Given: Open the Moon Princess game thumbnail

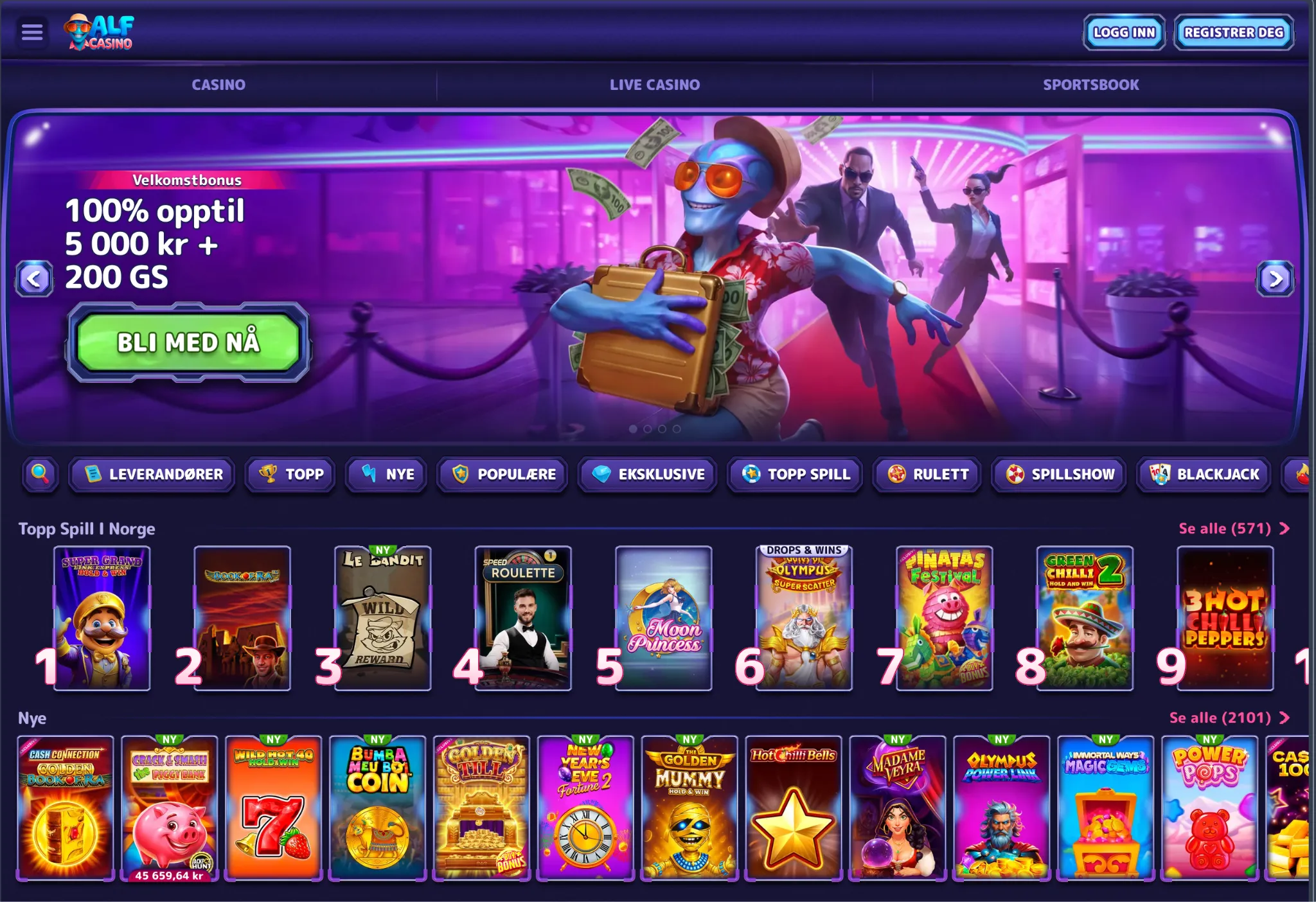Looking at the screenshot, I should (662, 617).
